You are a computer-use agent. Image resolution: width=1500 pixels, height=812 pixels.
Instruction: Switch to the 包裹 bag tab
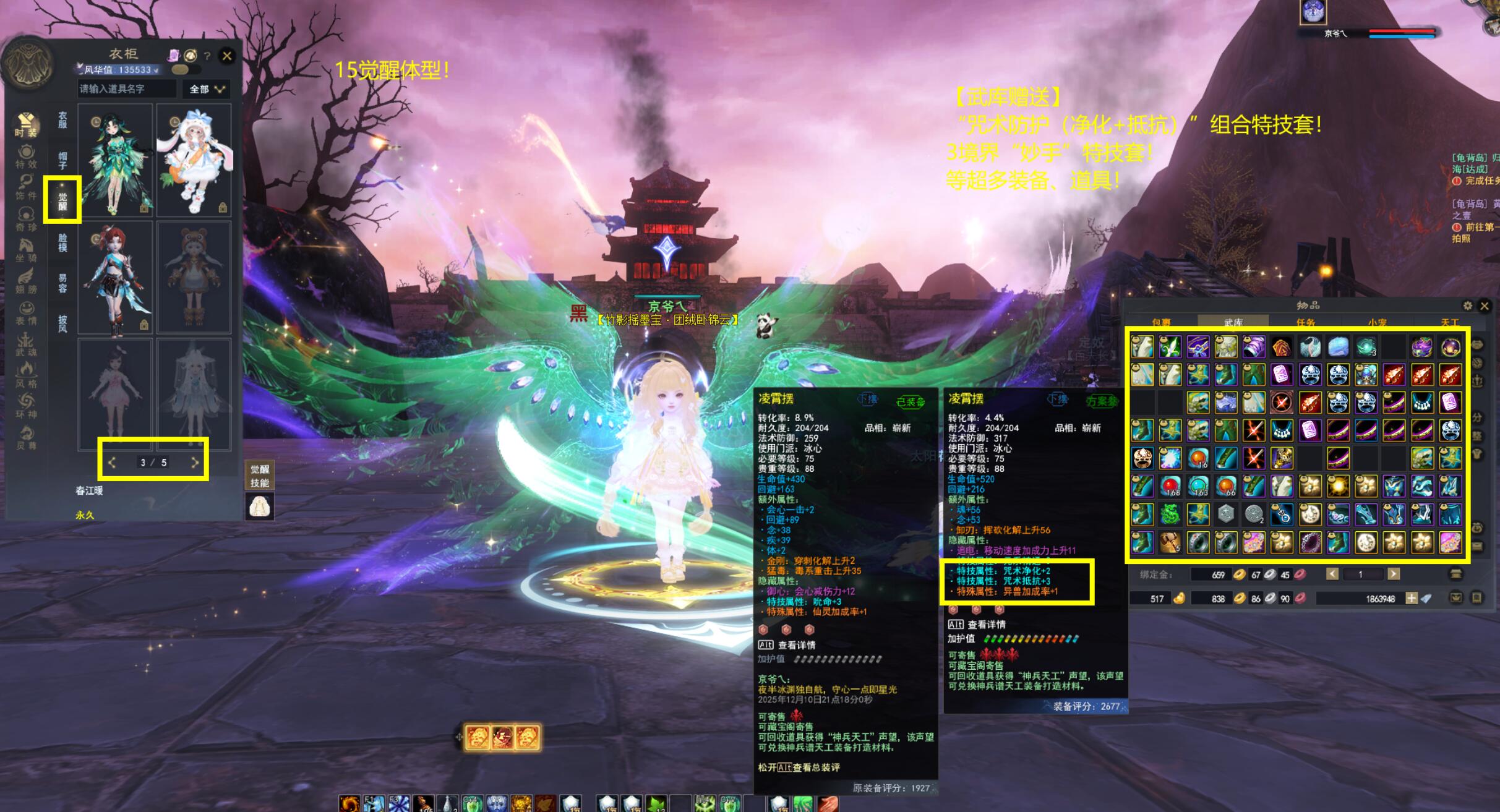[1161, 322]
